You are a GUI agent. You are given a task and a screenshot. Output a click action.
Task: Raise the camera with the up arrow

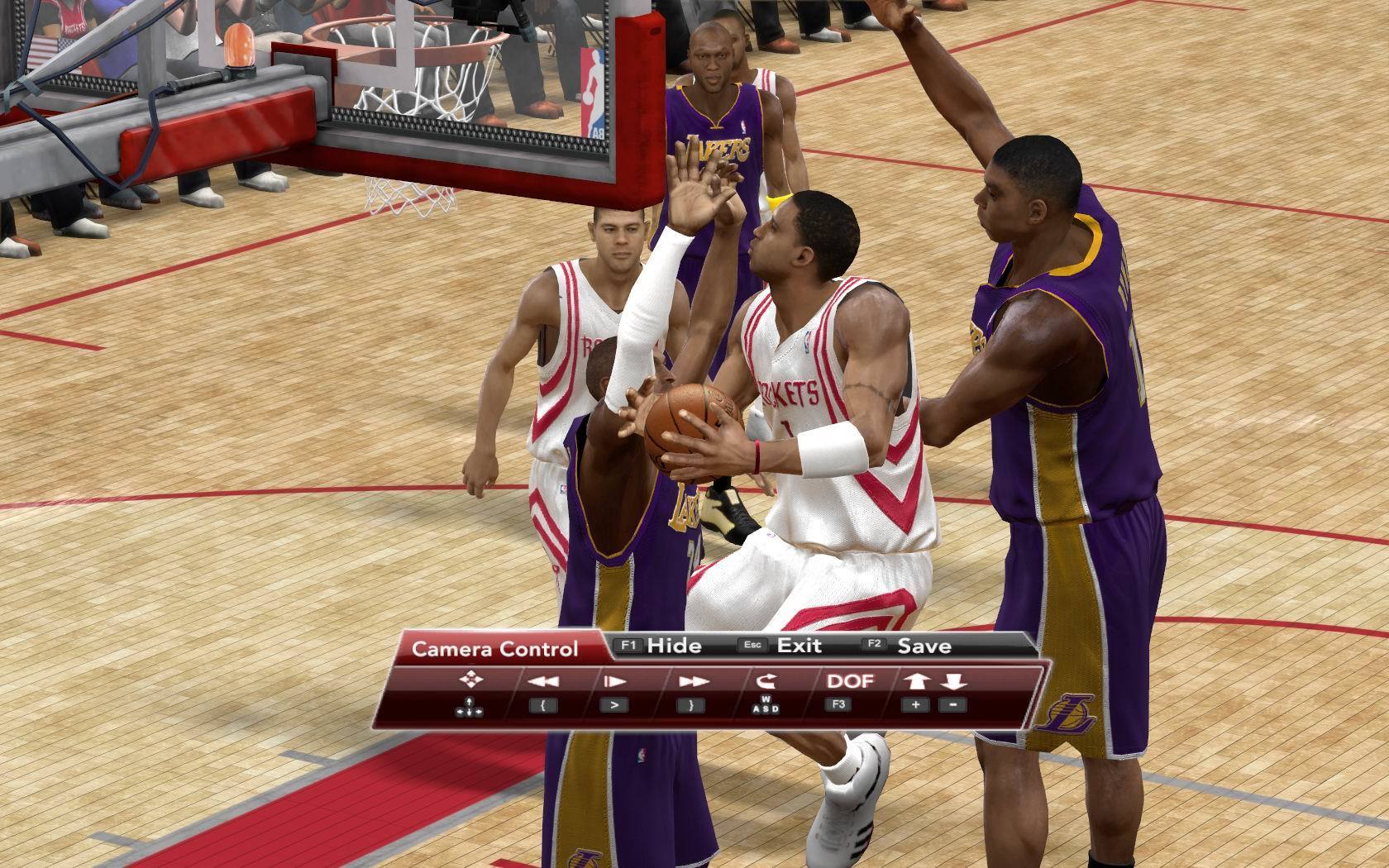915,681
